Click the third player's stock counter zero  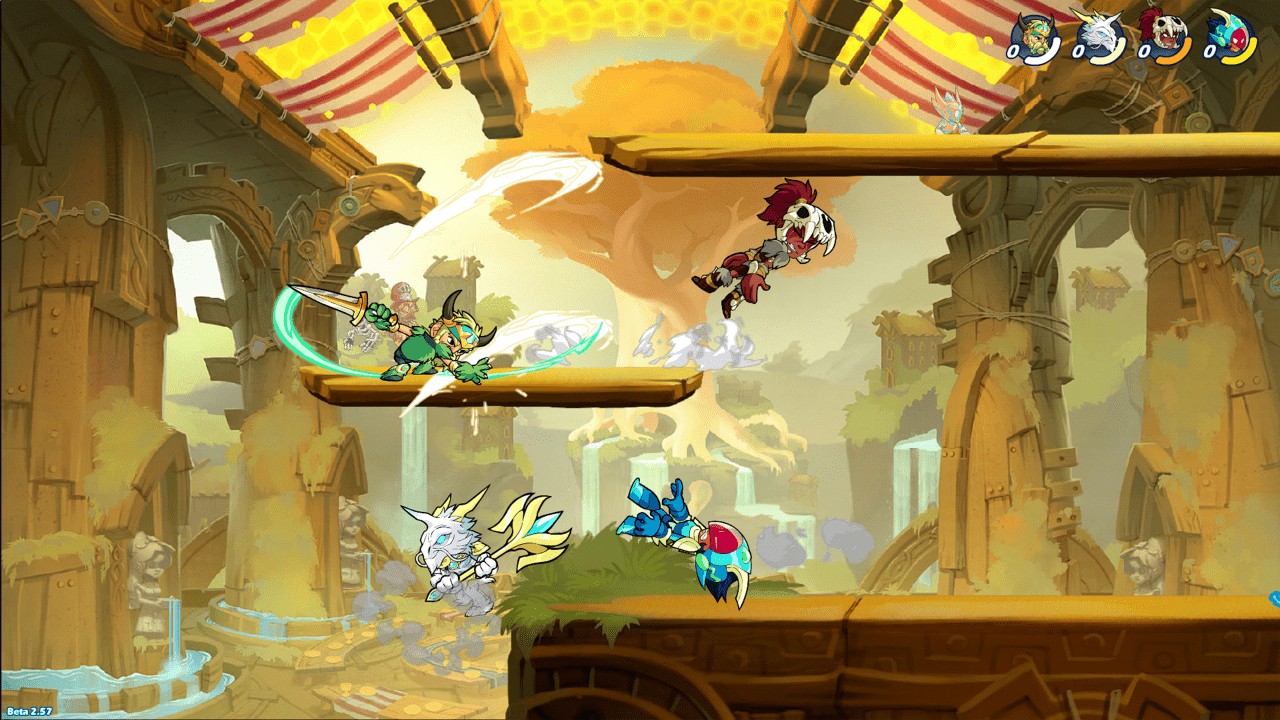[1144, 52]
